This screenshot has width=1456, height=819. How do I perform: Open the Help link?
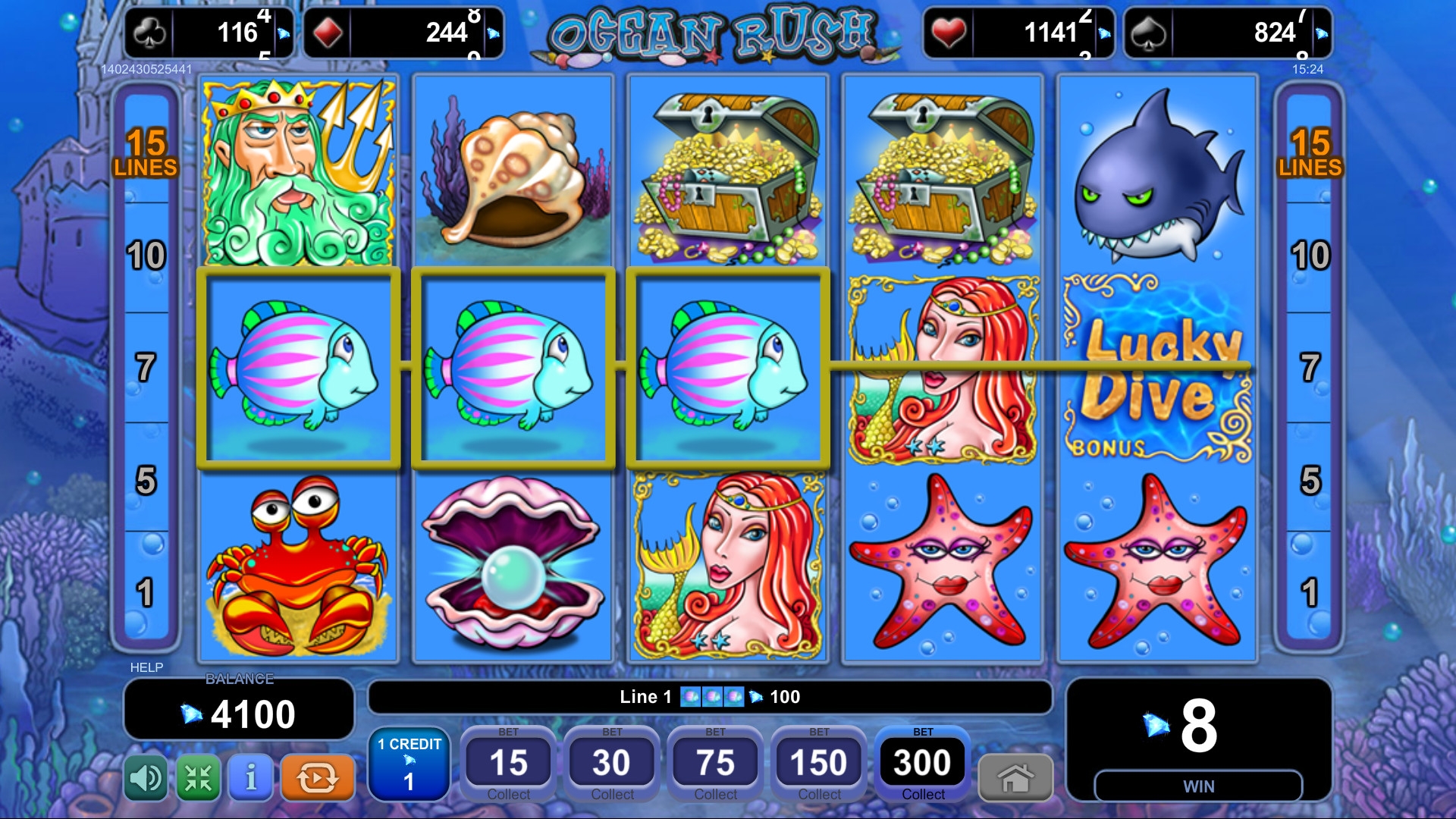146,667
